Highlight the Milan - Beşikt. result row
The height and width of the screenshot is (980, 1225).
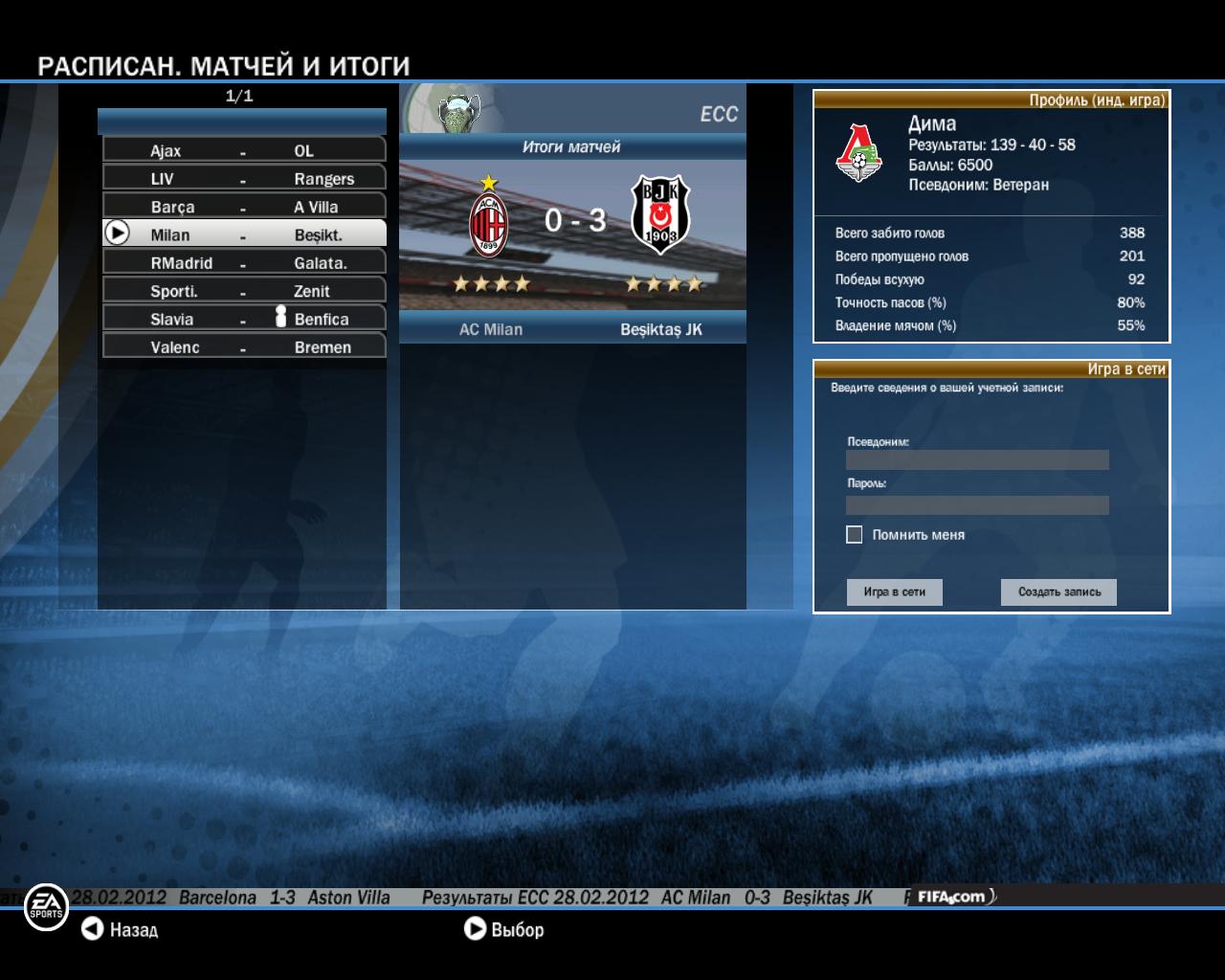[244, 234]
